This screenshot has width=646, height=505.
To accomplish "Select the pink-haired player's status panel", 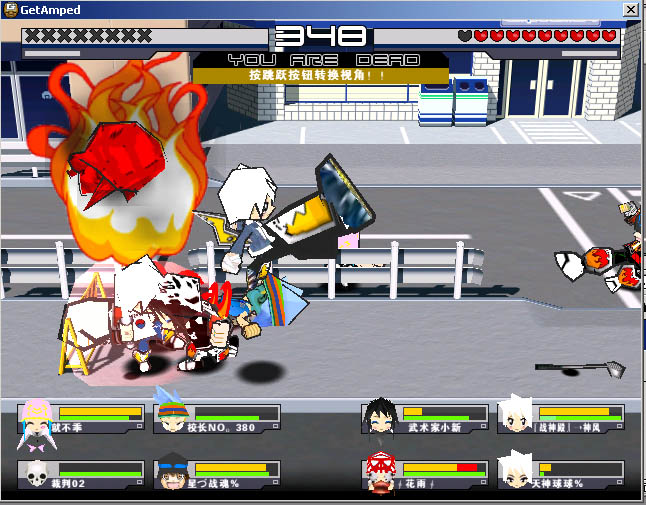I will [x=80, y=418].
